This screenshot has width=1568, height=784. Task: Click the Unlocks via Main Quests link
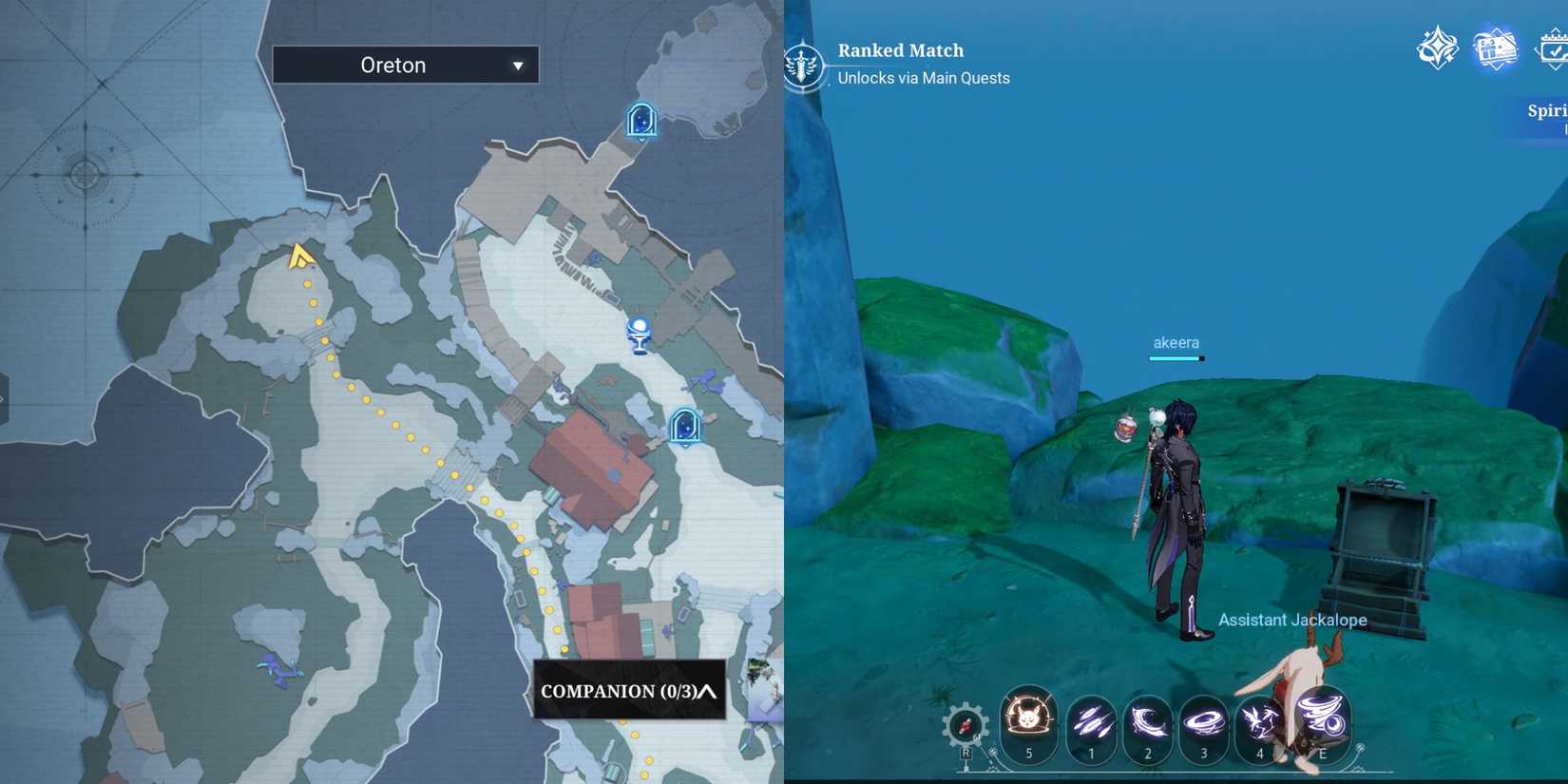[923, 78]
